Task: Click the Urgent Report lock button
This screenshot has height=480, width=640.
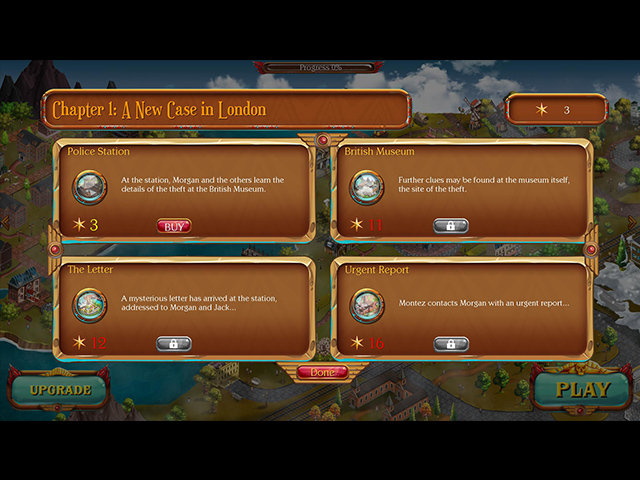Action: 451,344
